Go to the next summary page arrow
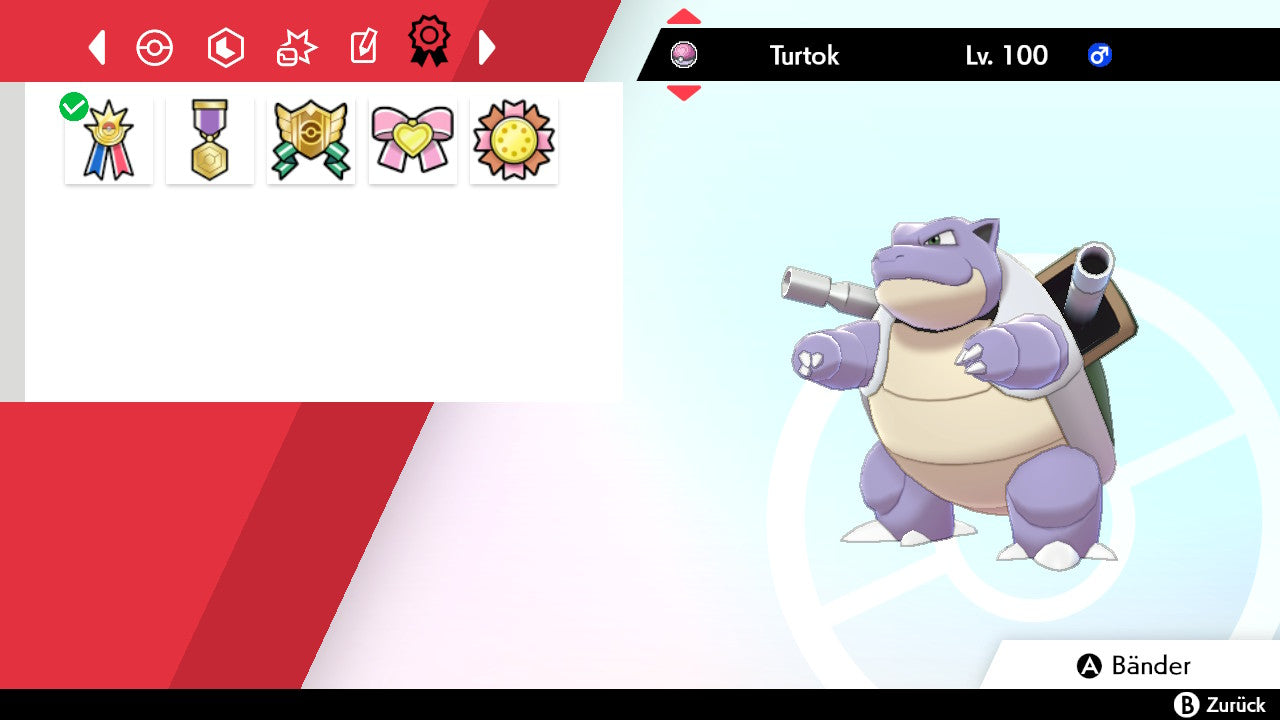This screenshot has height=720, width=1280. pyautogui.click(x=487, y=47)
